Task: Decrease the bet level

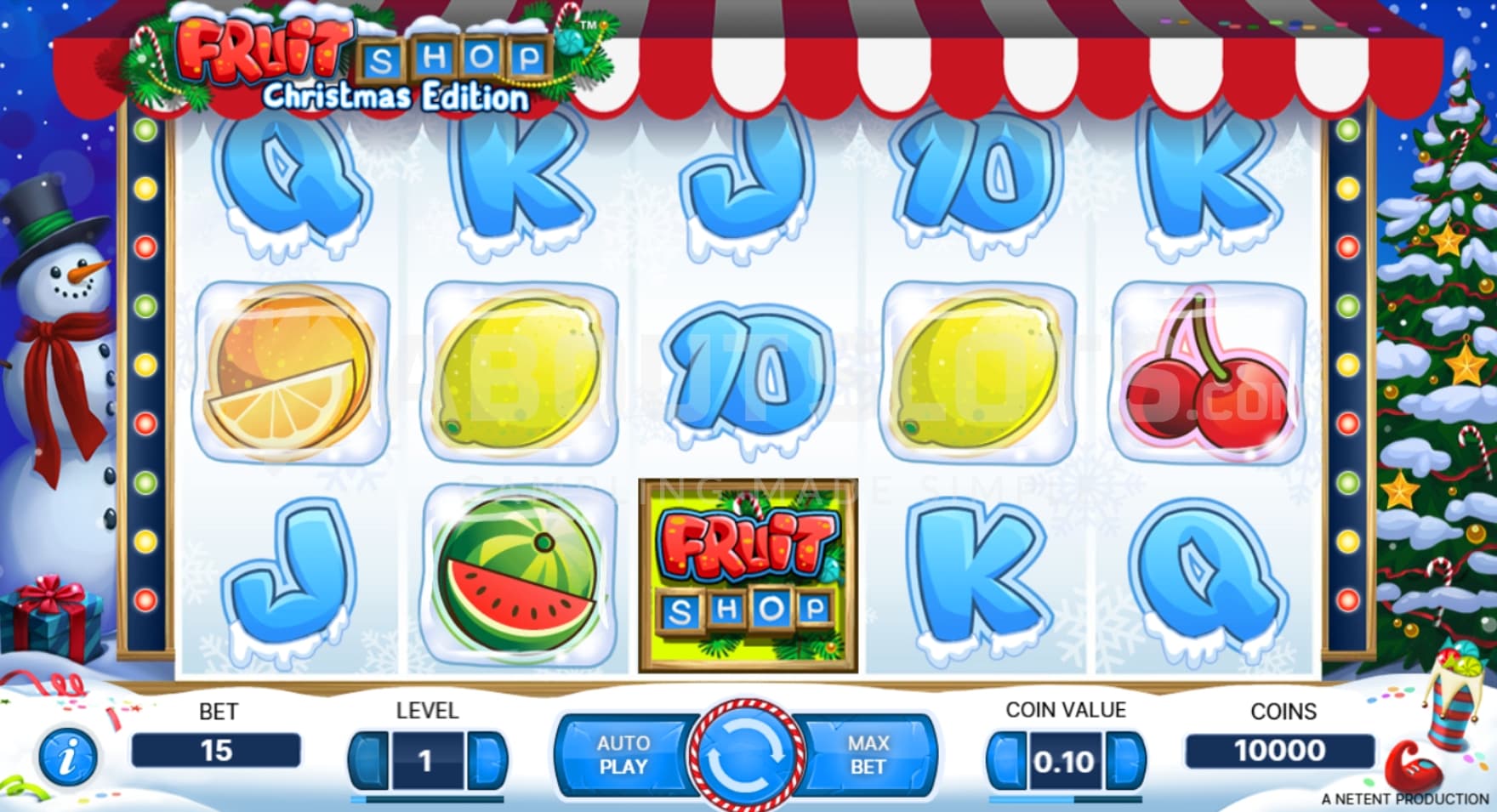Action: coord(368,759)
